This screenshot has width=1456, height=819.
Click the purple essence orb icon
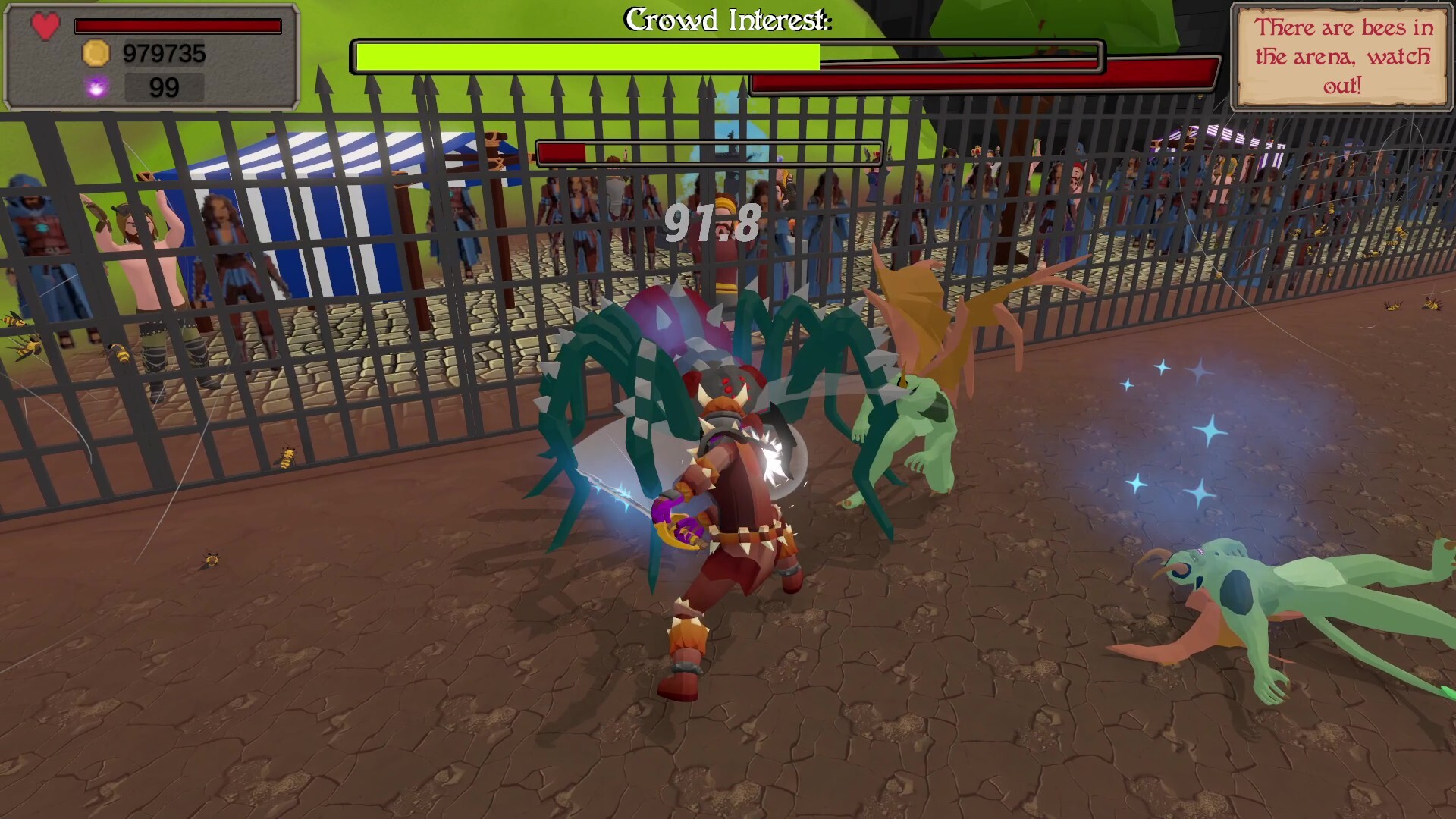(x=98, y=86)
